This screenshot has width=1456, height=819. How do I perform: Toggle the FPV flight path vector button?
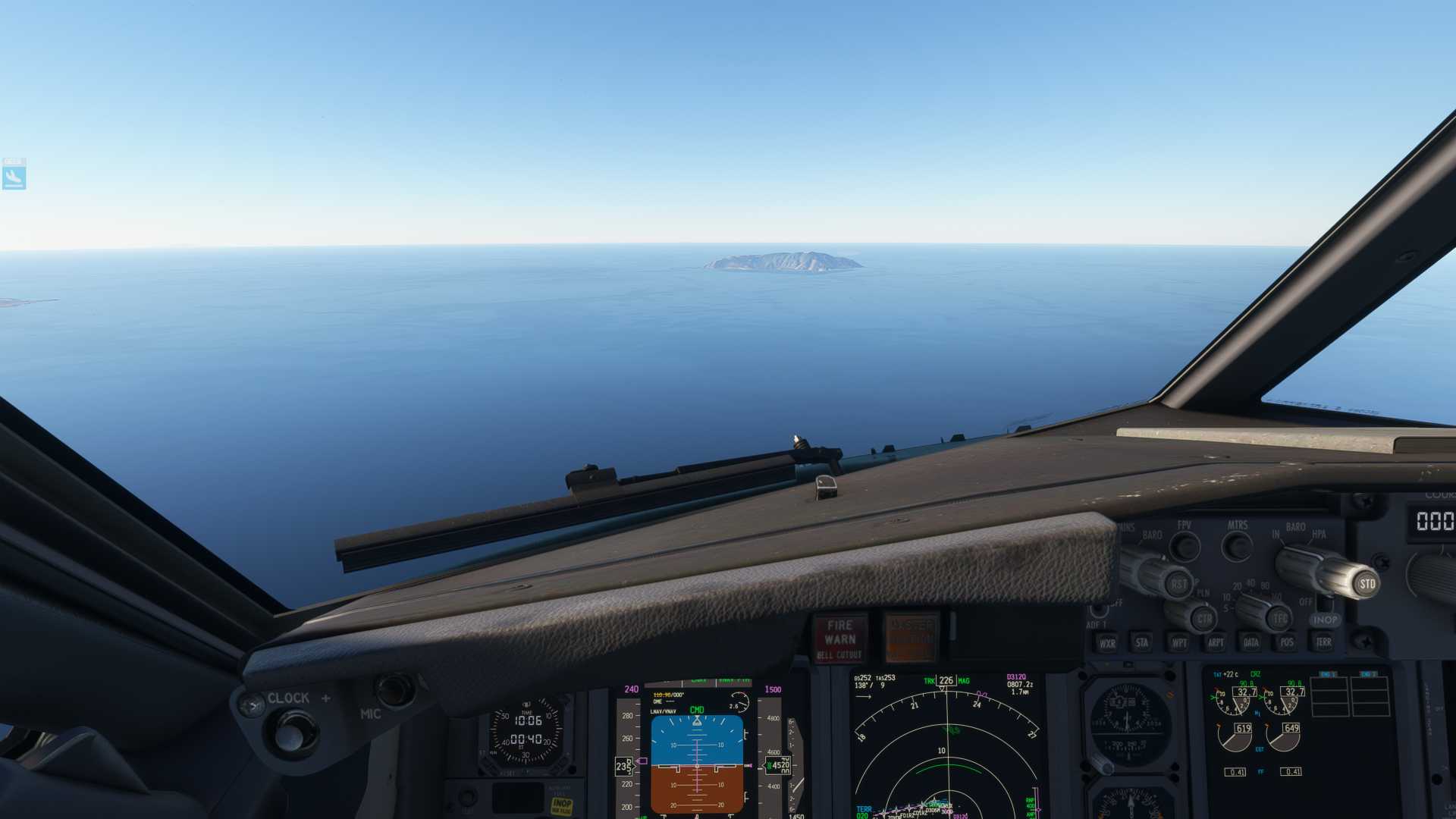(x=1185, y=546)
